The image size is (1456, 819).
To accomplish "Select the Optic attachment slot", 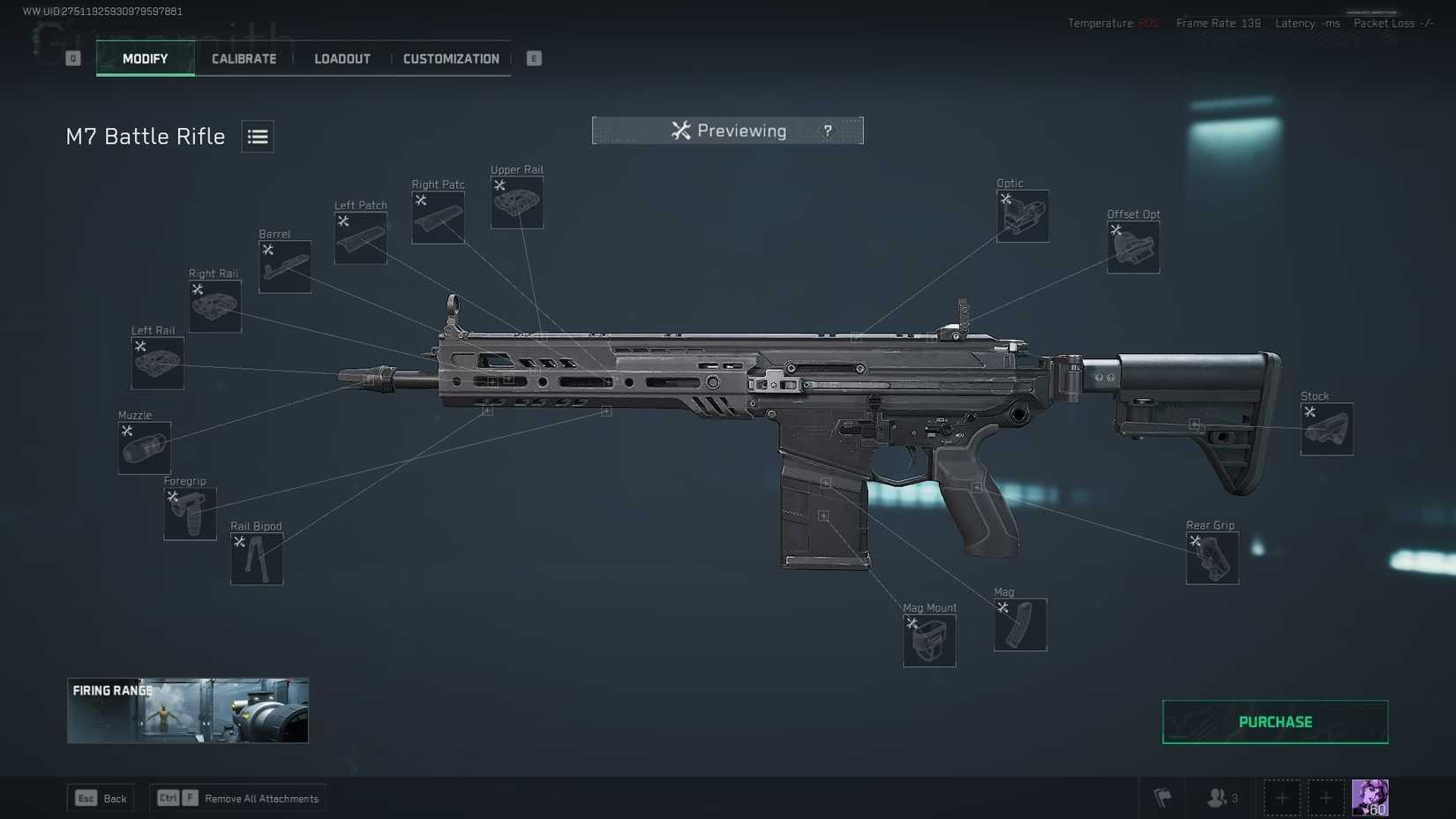I will point(1022,216).
